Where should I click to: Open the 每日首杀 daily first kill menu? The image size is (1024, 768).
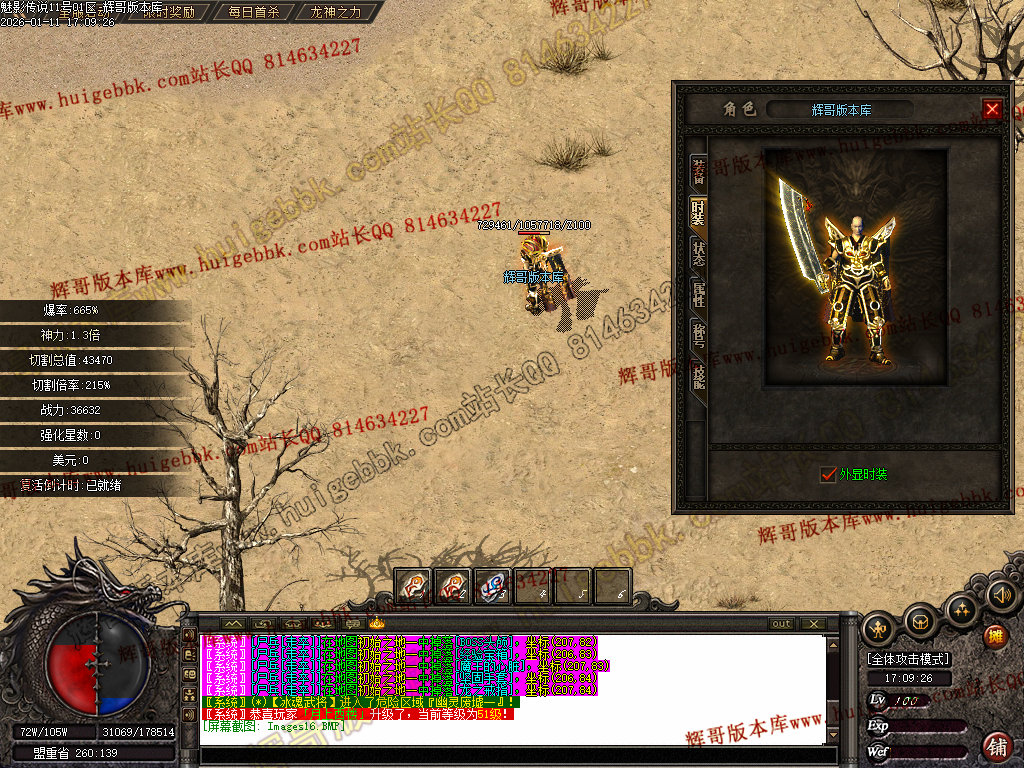[x=253, y=13]
